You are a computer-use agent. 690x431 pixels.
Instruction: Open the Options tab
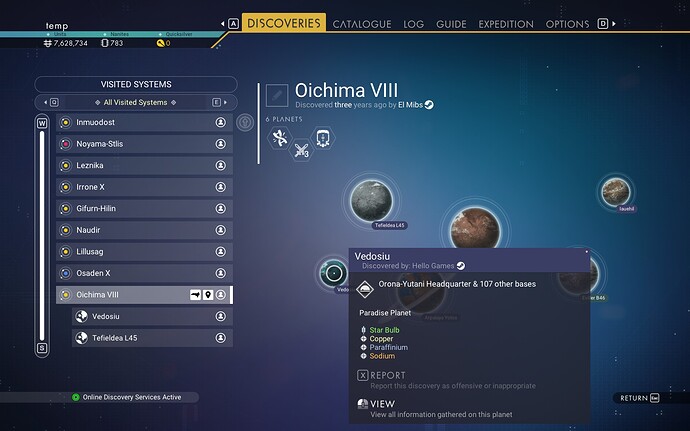pyautogui.click(x=567, y=24)
